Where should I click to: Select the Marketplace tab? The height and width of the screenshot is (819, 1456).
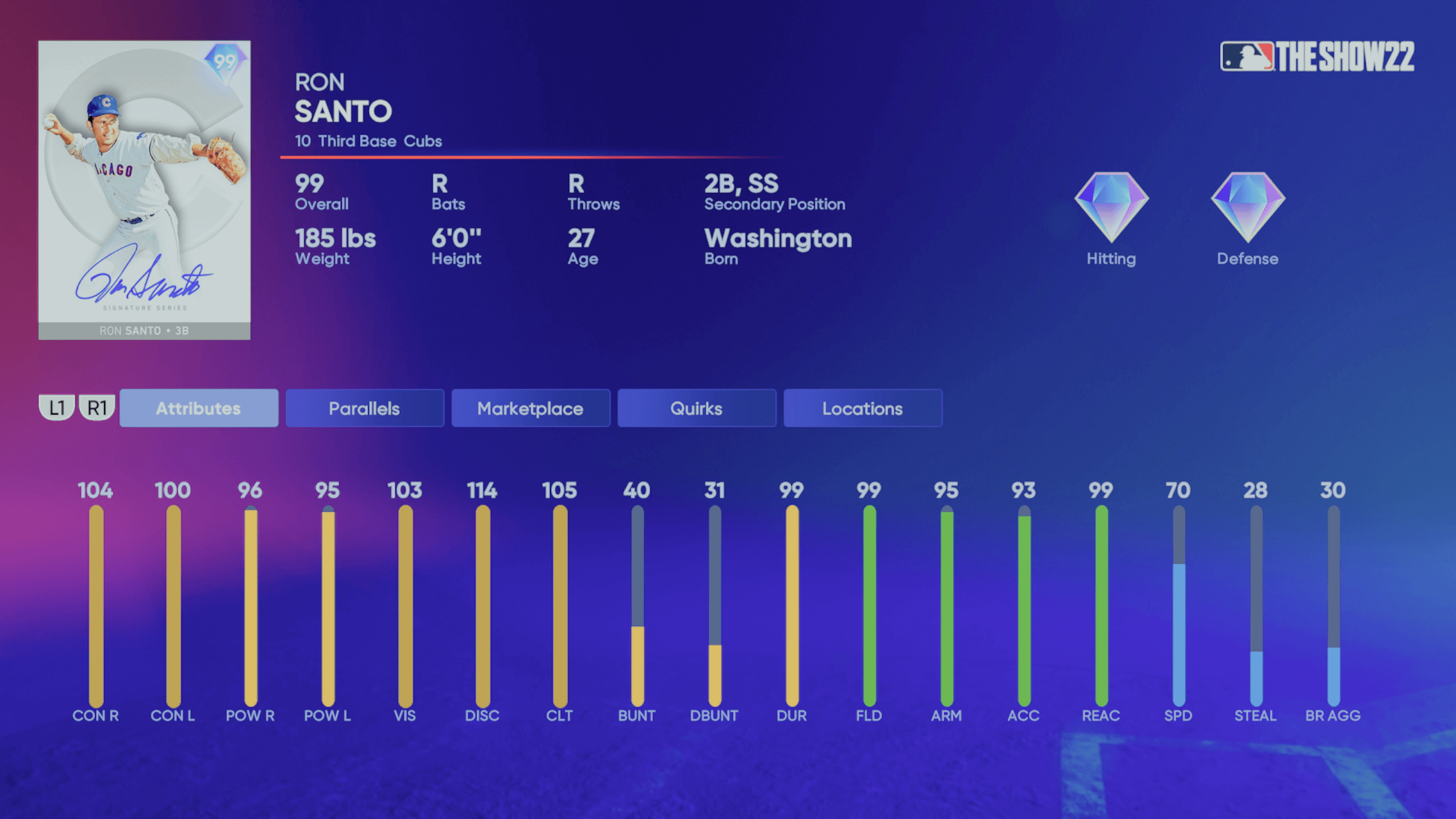531,408
